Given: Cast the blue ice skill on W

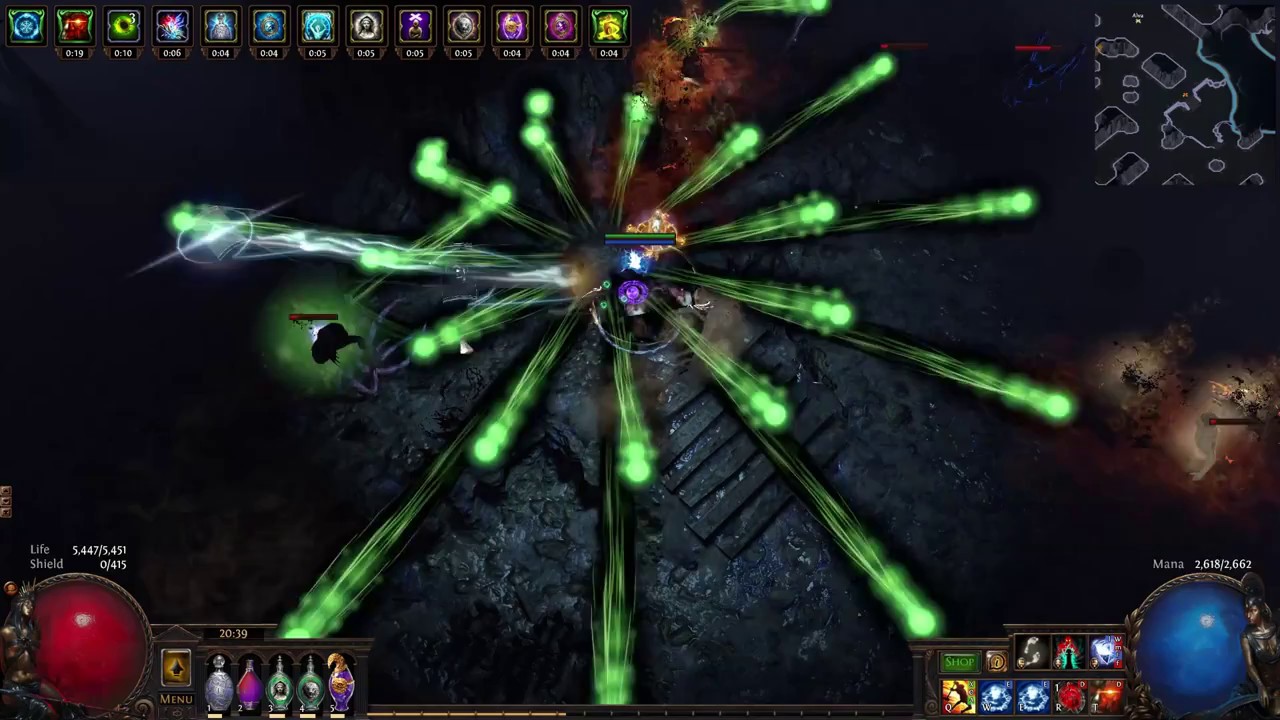Looking at the screenshot, I should point(995,696).
